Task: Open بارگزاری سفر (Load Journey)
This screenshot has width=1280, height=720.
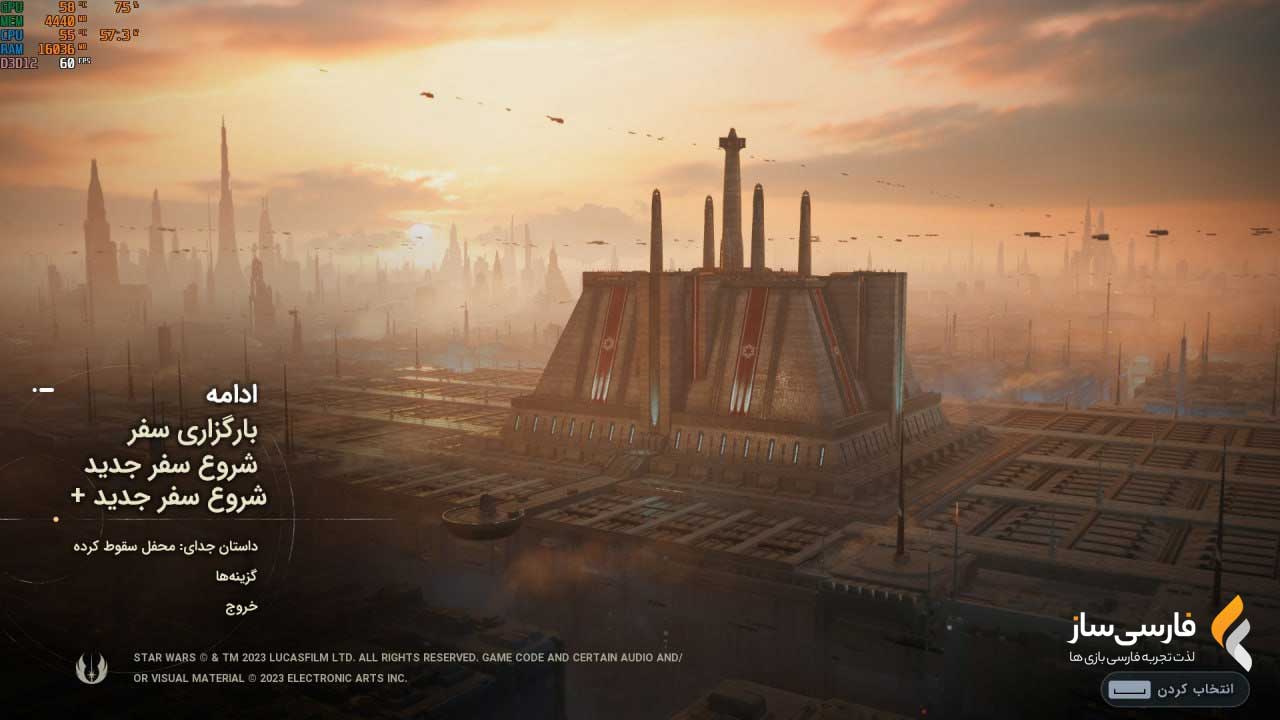Action: tap(192, 432)
